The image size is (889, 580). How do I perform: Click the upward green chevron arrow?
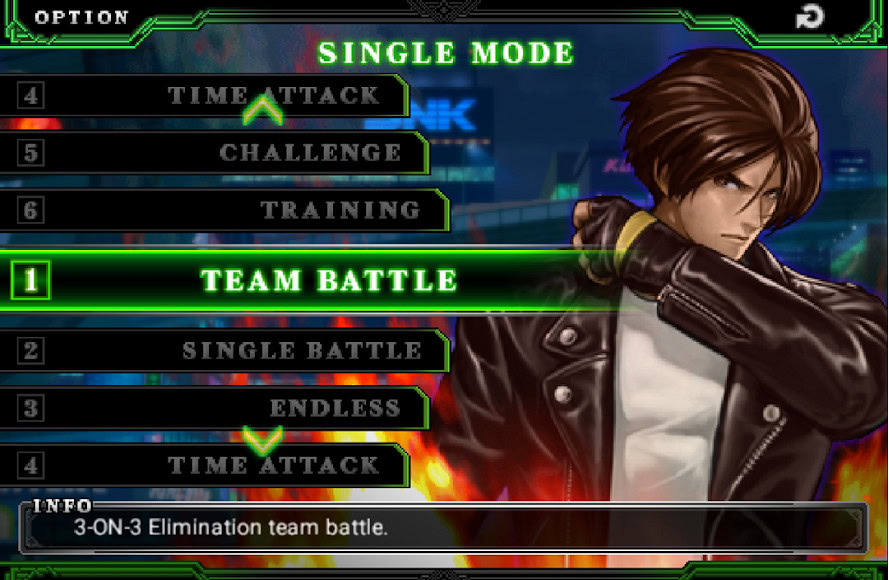[263, 108]
